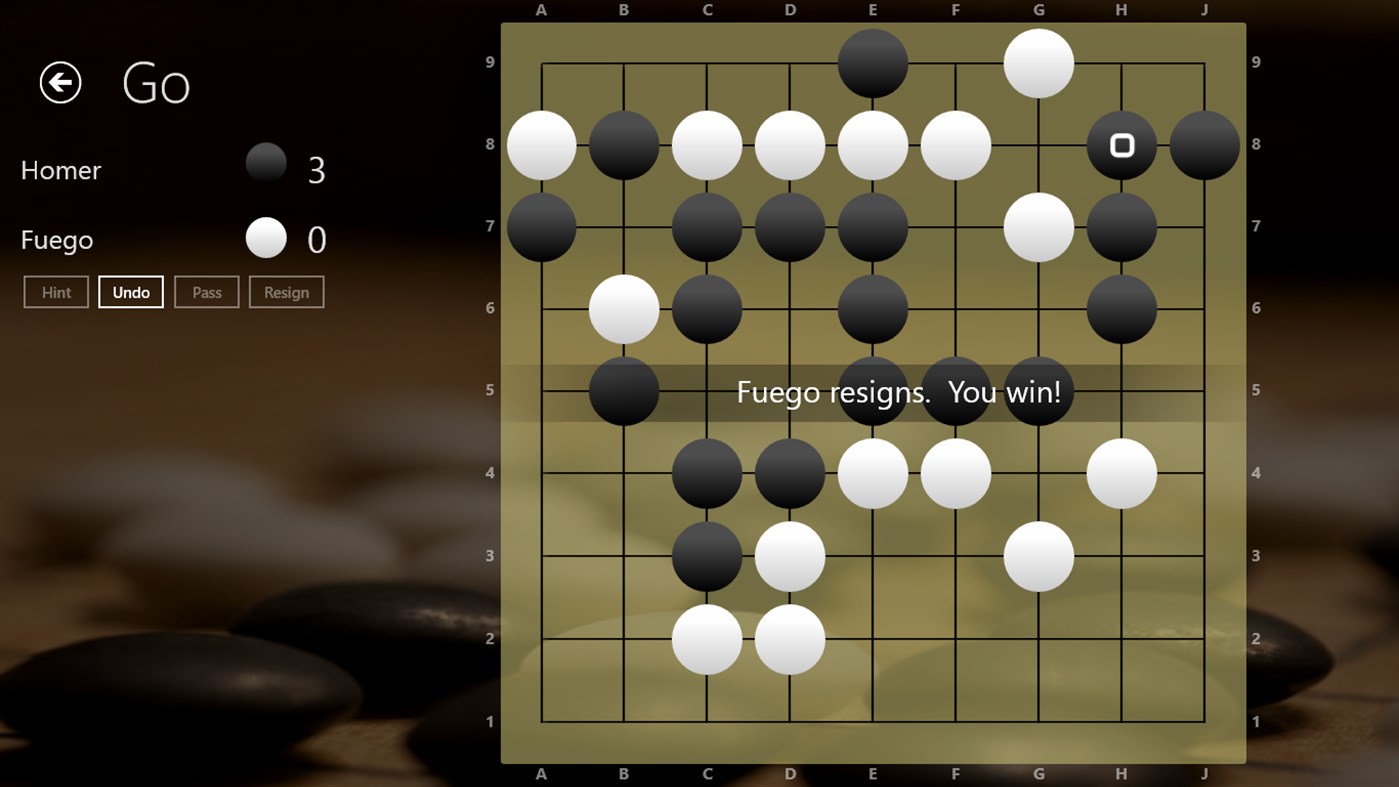Request a move suggestion with Hint
Image resolution: width=1399 pixels, height=787 pixels.
coord(56,291)
